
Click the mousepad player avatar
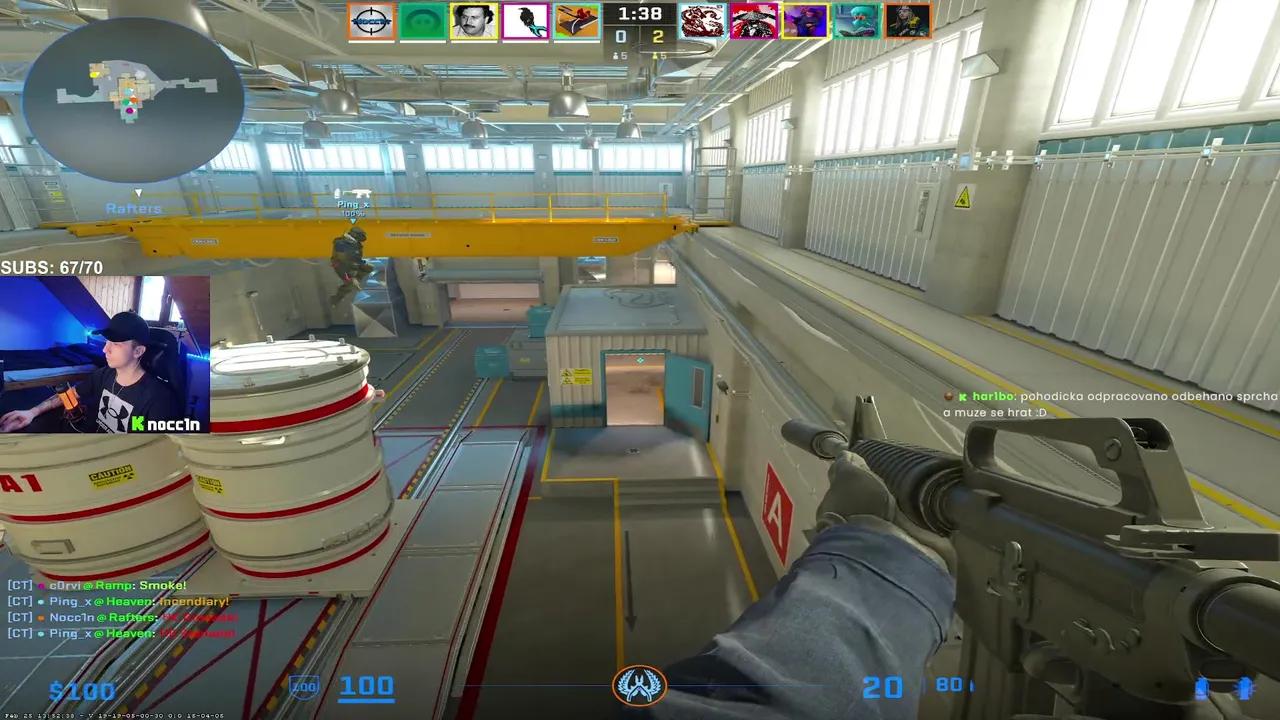point(578,20)
